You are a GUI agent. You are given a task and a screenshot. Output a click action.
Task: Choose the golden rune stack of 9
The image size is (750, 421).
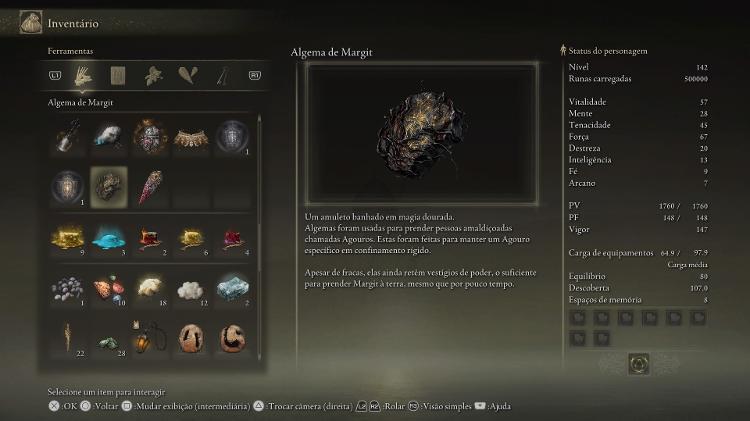tap(67, 238)
